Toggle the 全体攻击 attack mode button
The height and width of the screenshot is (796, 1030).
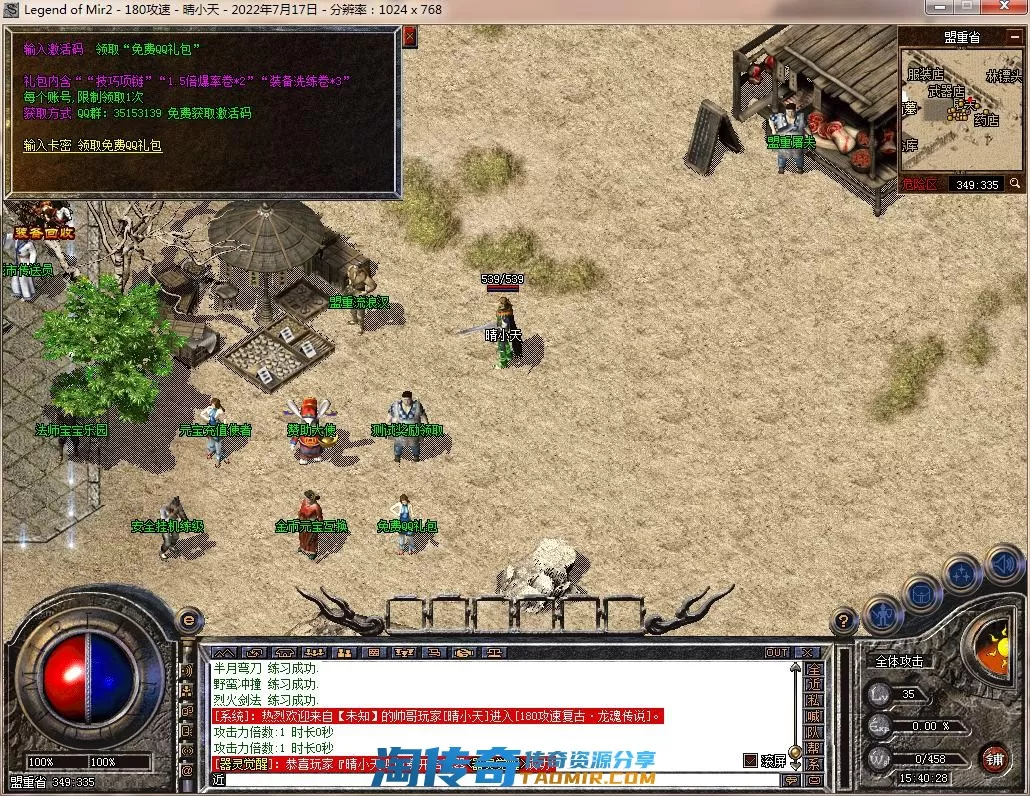point(899,661)
